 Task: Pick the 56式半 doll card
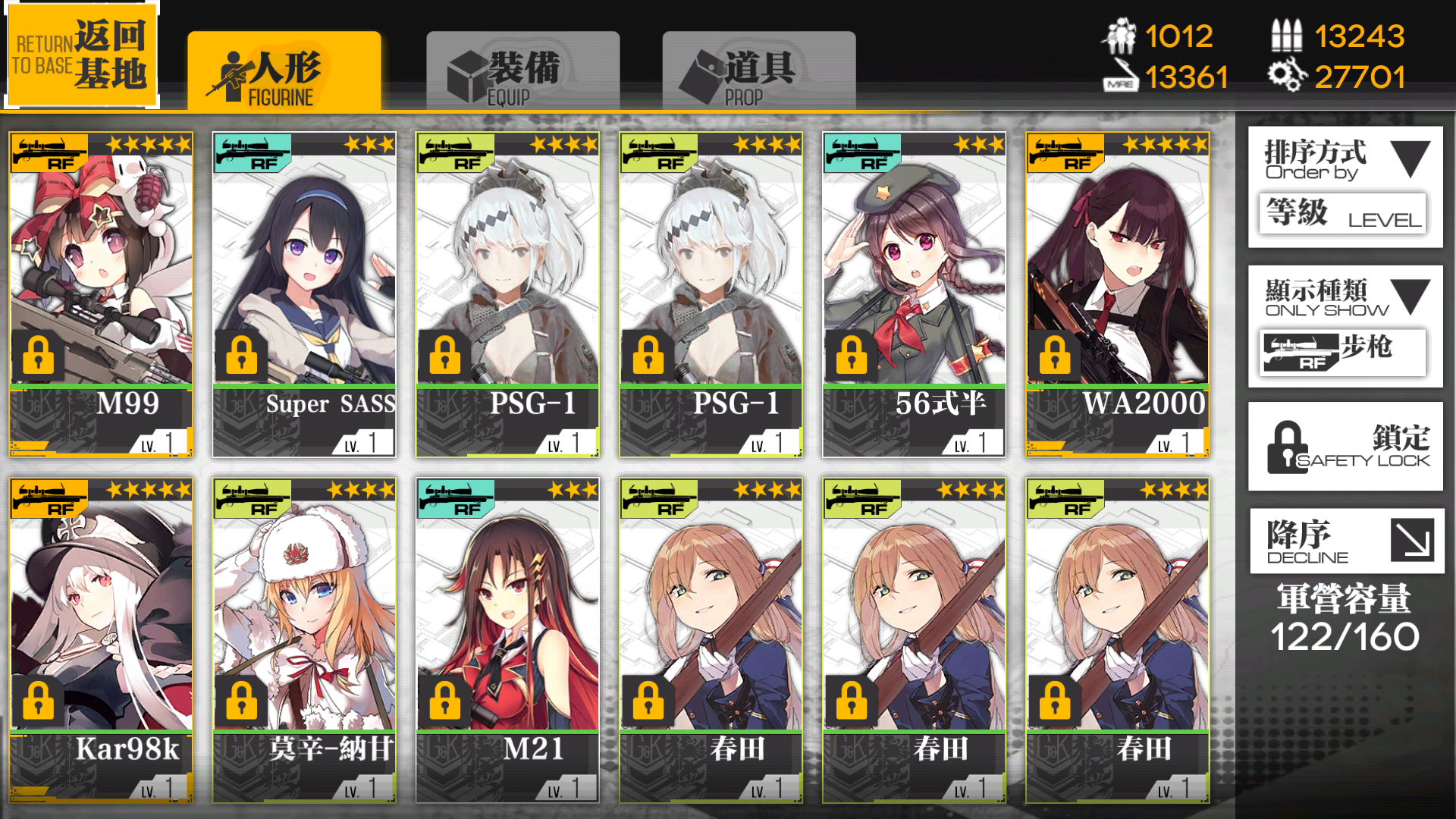[x=914, y=294]
